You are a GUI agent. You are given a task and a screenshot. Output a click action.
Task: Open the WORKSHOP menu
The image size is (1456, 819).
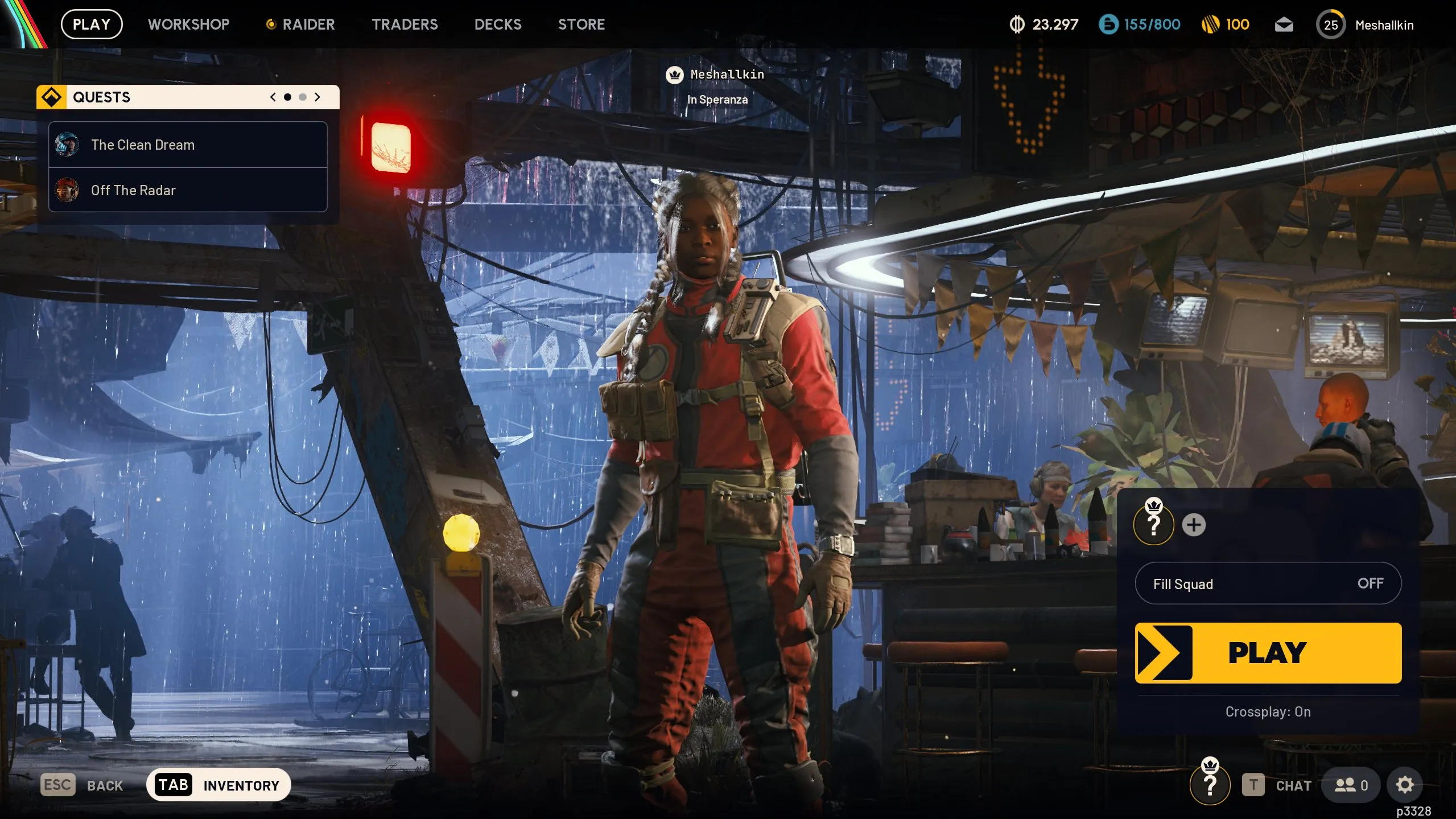(188, 24)
